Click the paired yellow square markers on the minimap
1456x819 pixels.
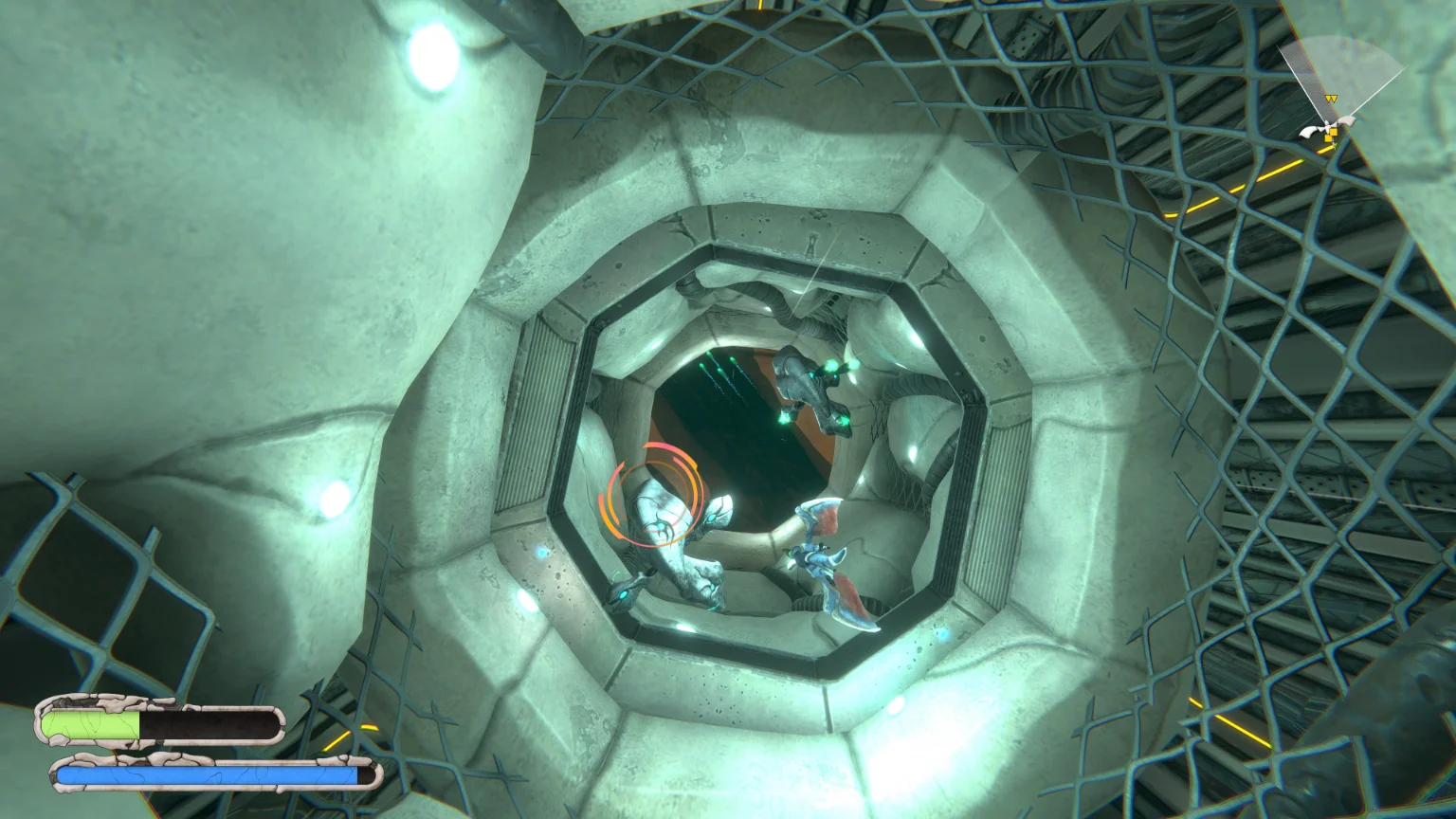pos(1331,134)
